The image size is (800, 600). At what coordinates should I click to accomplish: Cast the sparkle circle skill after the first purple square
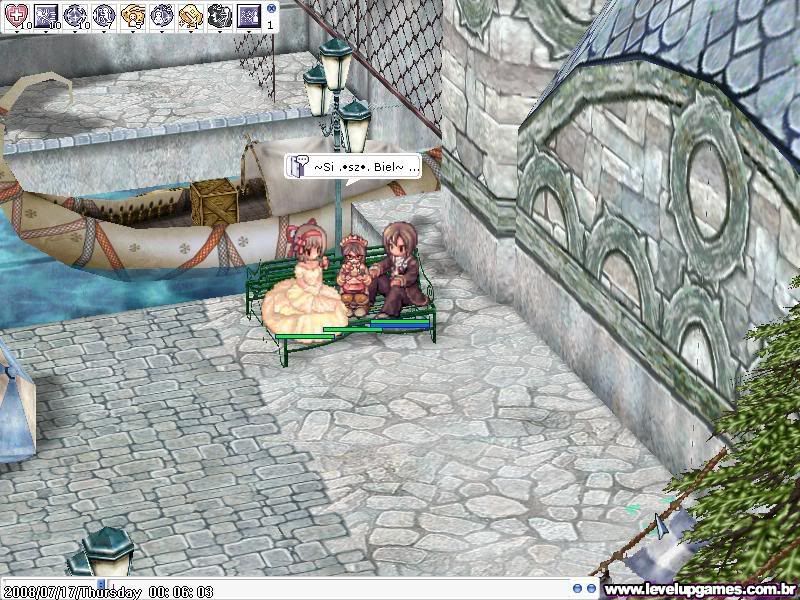pyautogui.click(x=75, y=14)
